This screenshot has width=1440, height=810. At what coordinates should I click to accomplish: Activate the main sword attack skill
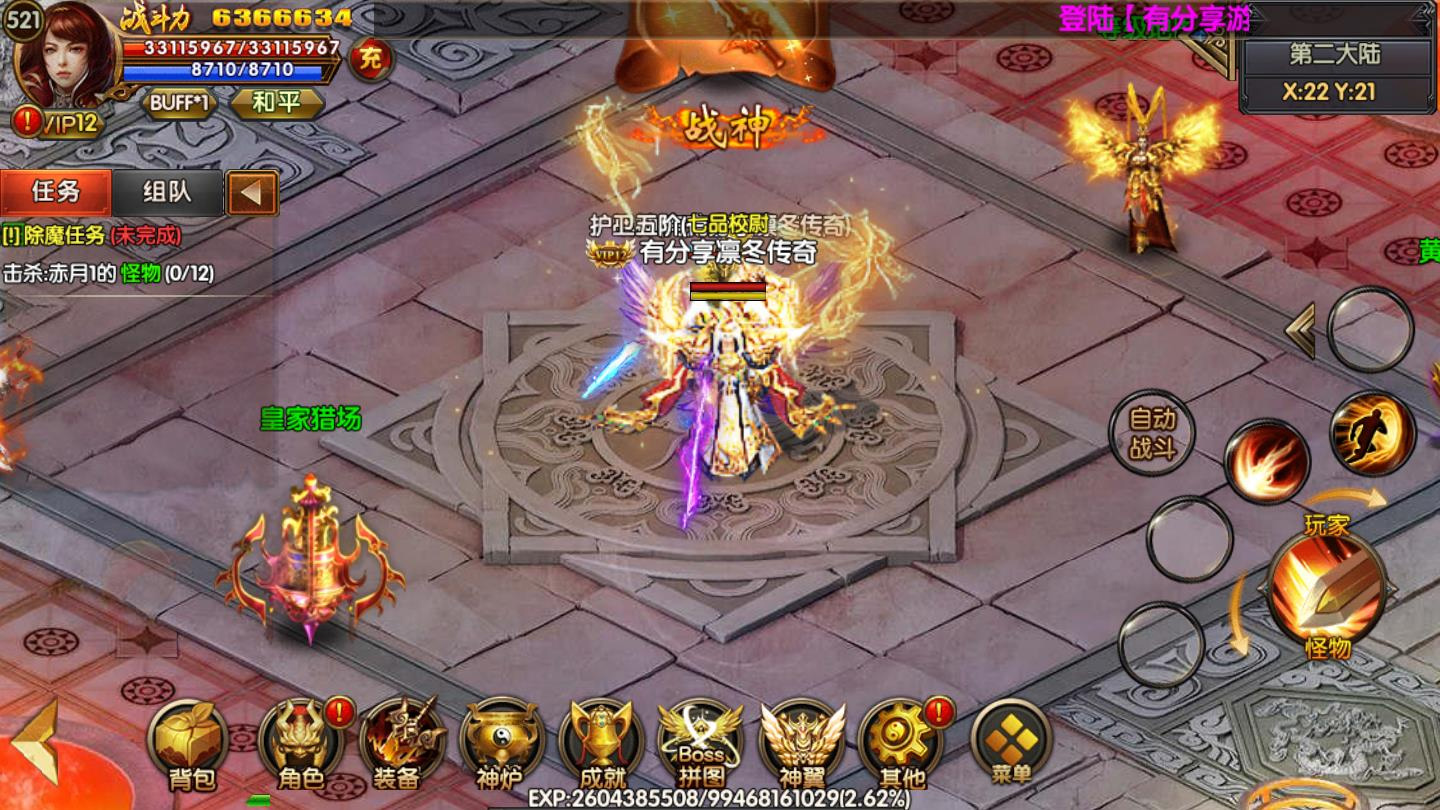pos(1326,589)
